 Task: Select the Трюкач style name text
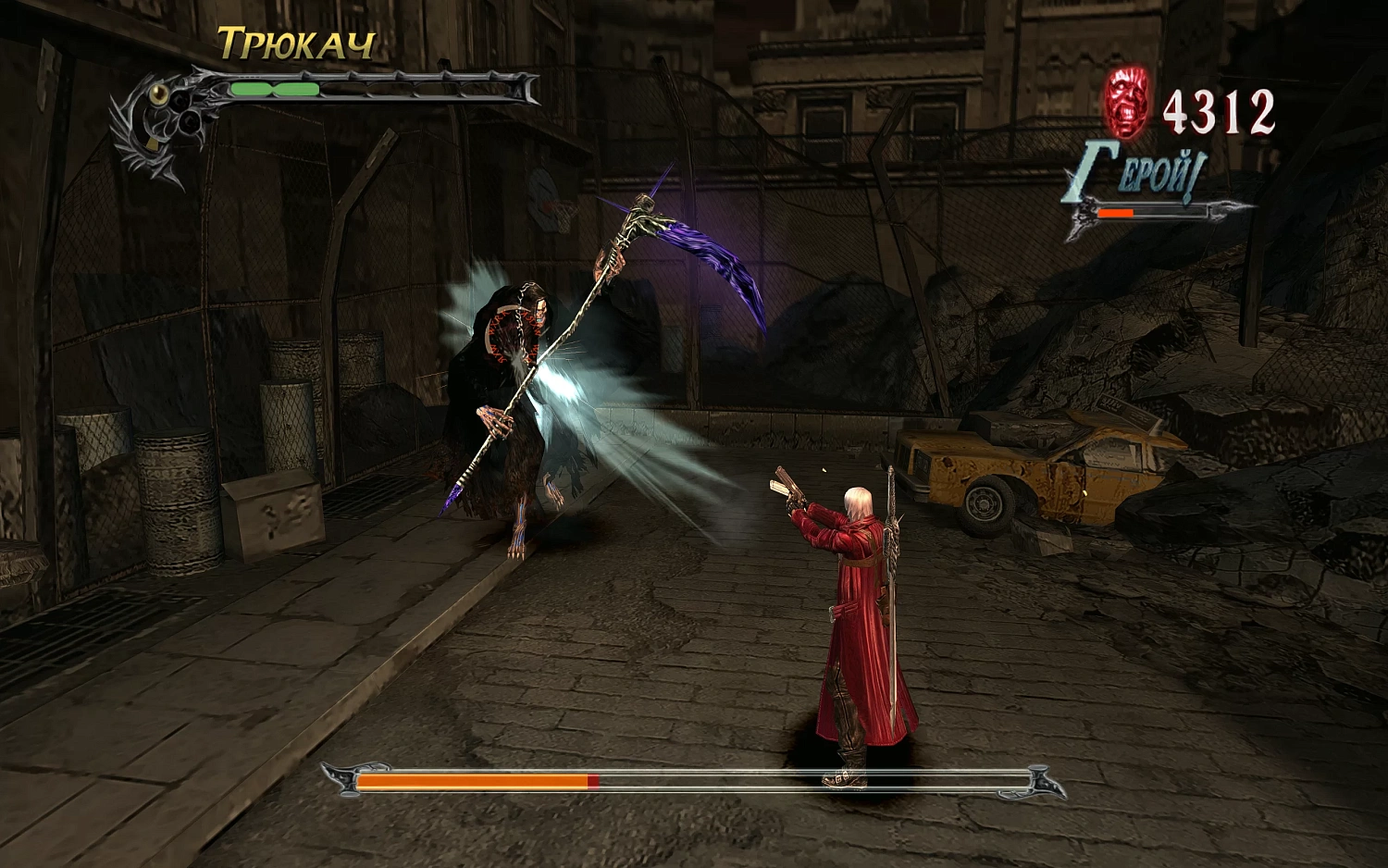point(296,43)
